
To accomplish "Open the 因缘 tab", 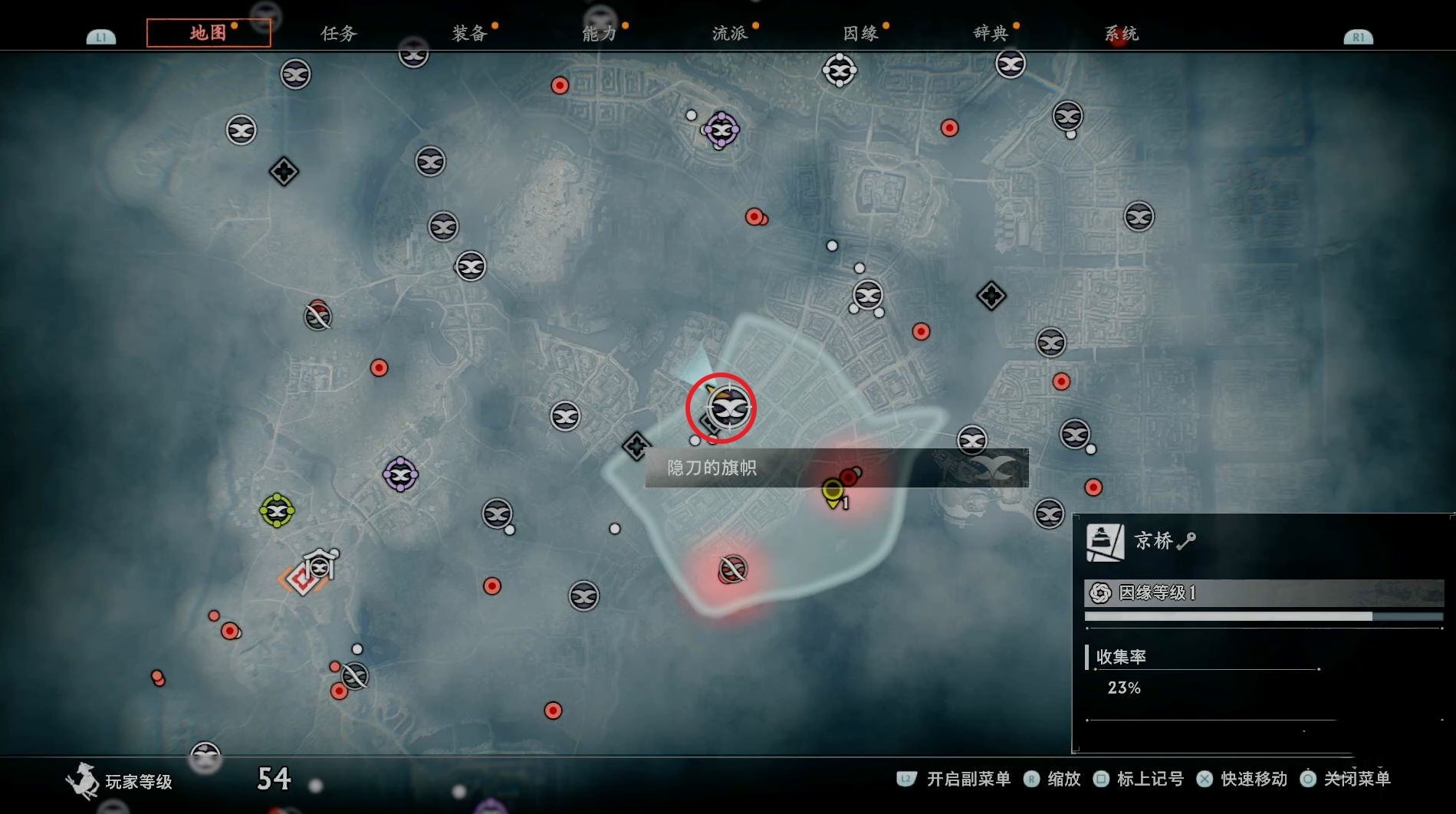I will [860, 34].
